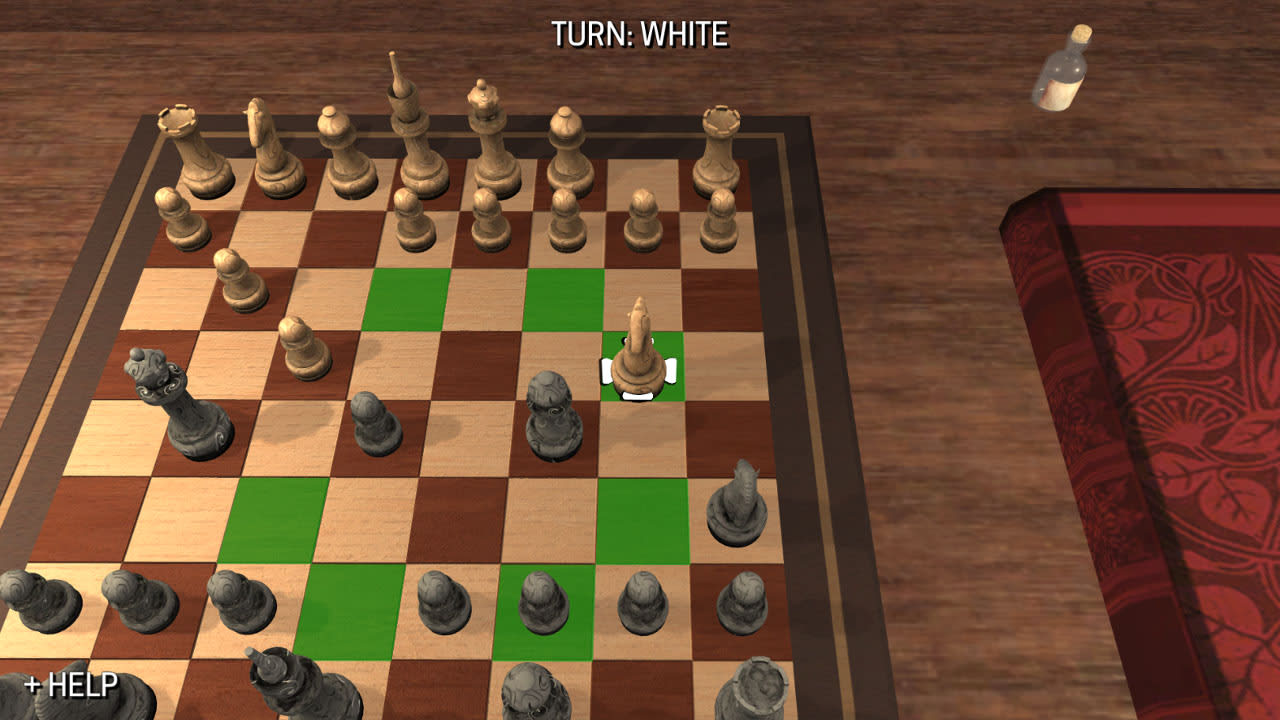The height and width of the screenshot is (720, 1280).
Task: Click the downward move arrow under the knight
Action: 638,397
